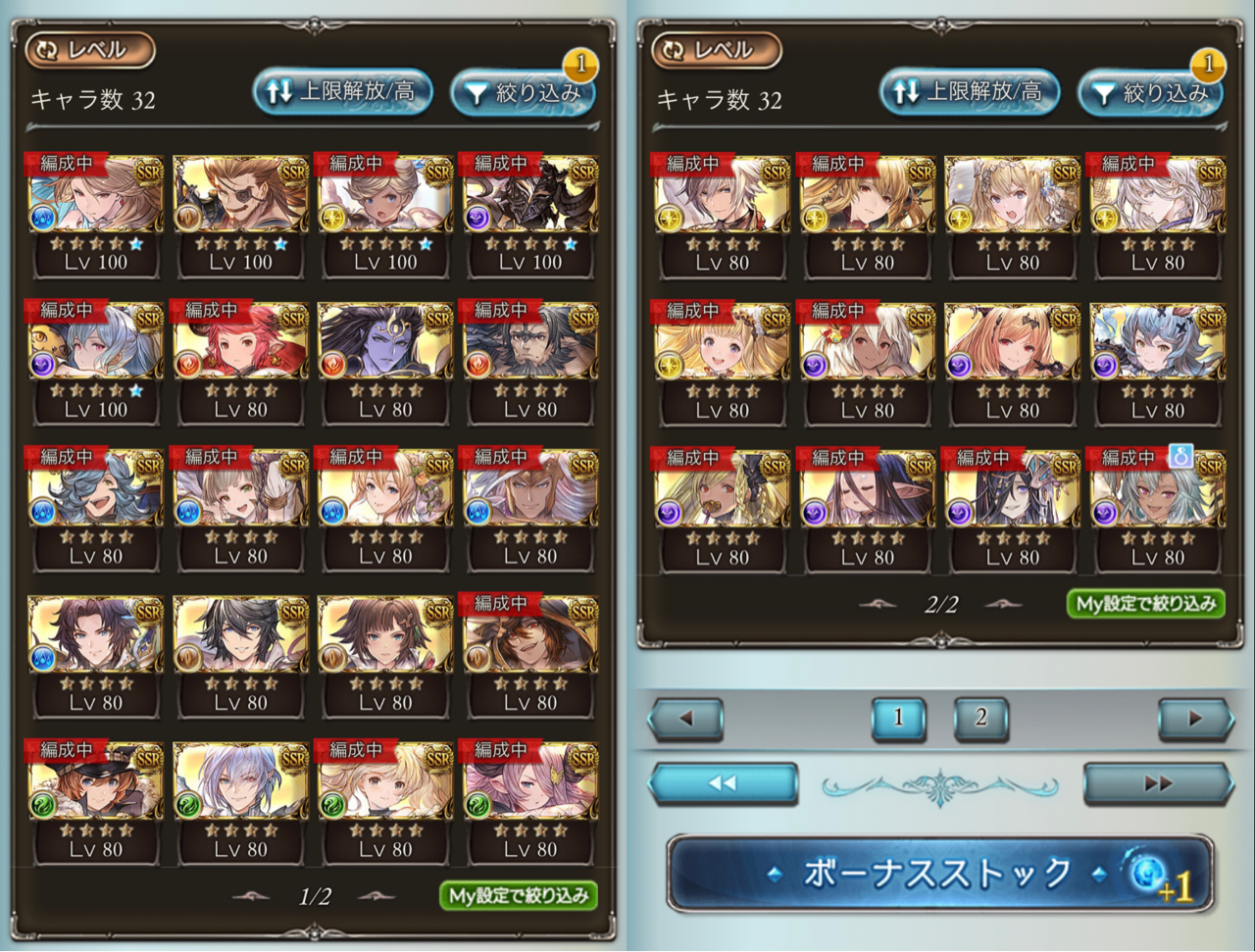Click the single right arrow page button
The width and height of the screenshot is (1255, 952).
(x=1193, y=719)
